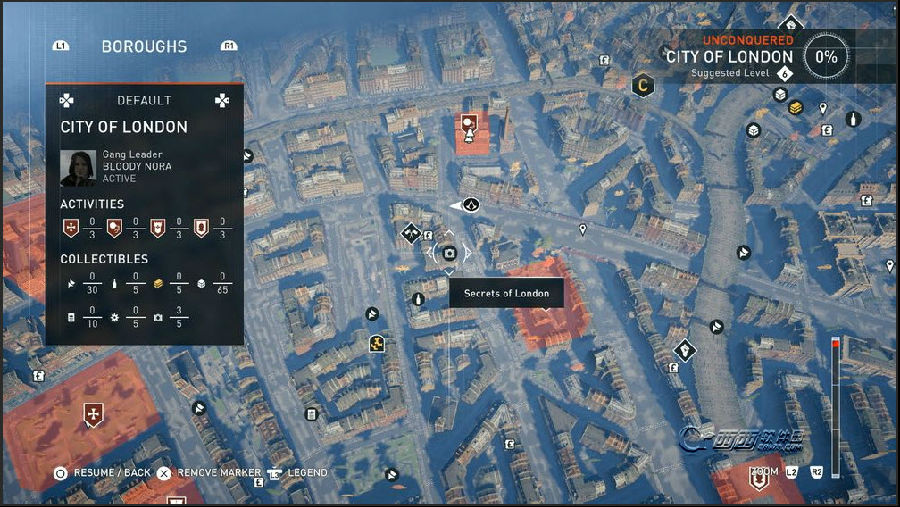Screen dimensions: 900x507
Task: Select the fist gang marker atop the map
Action: (791, 26)
